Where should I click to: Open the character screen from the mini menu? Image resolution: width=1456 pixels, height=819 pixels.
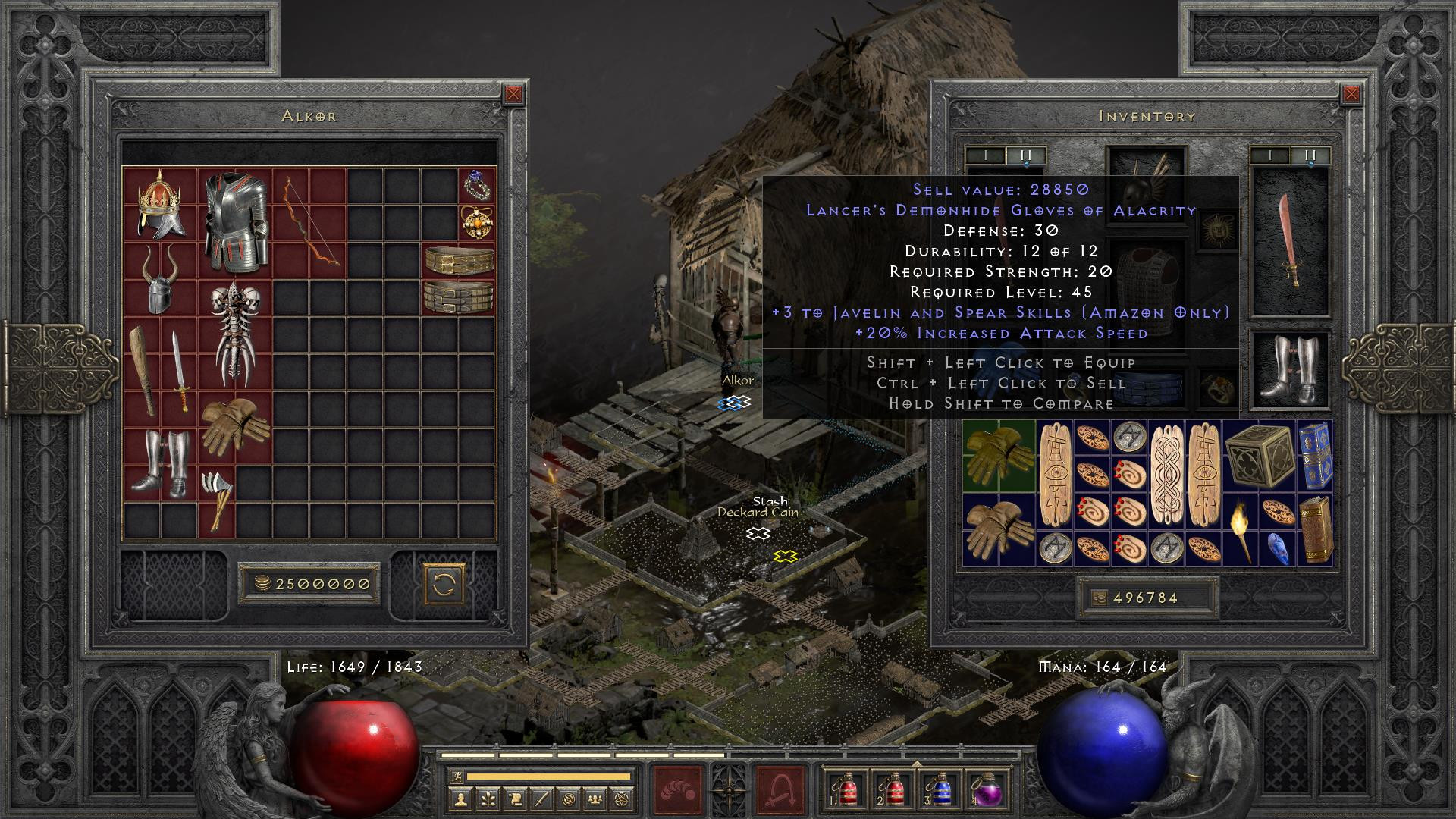point(461,798)
